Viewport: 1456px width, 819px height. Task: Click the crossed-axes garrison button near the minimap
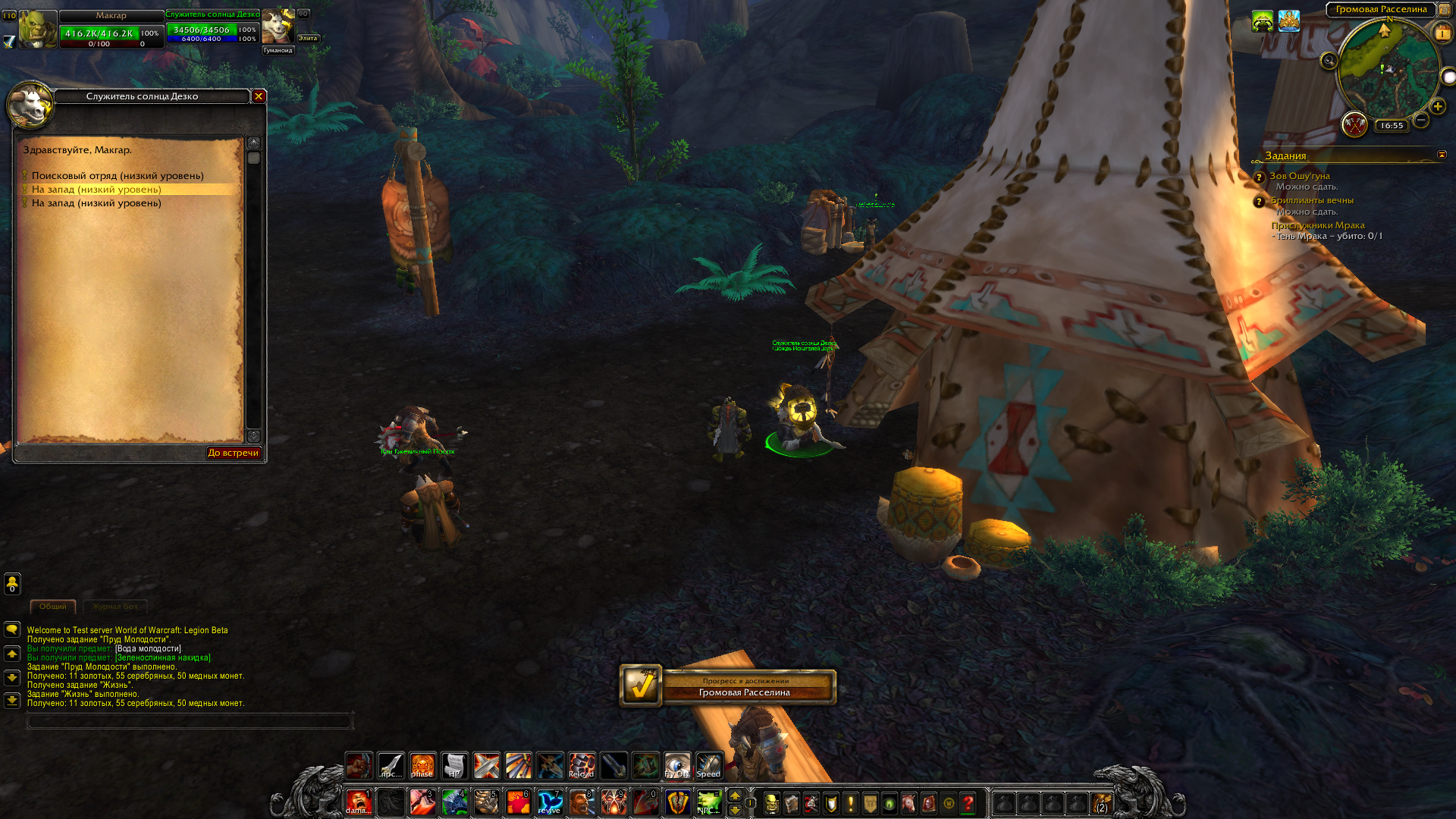coord(1354,124)
